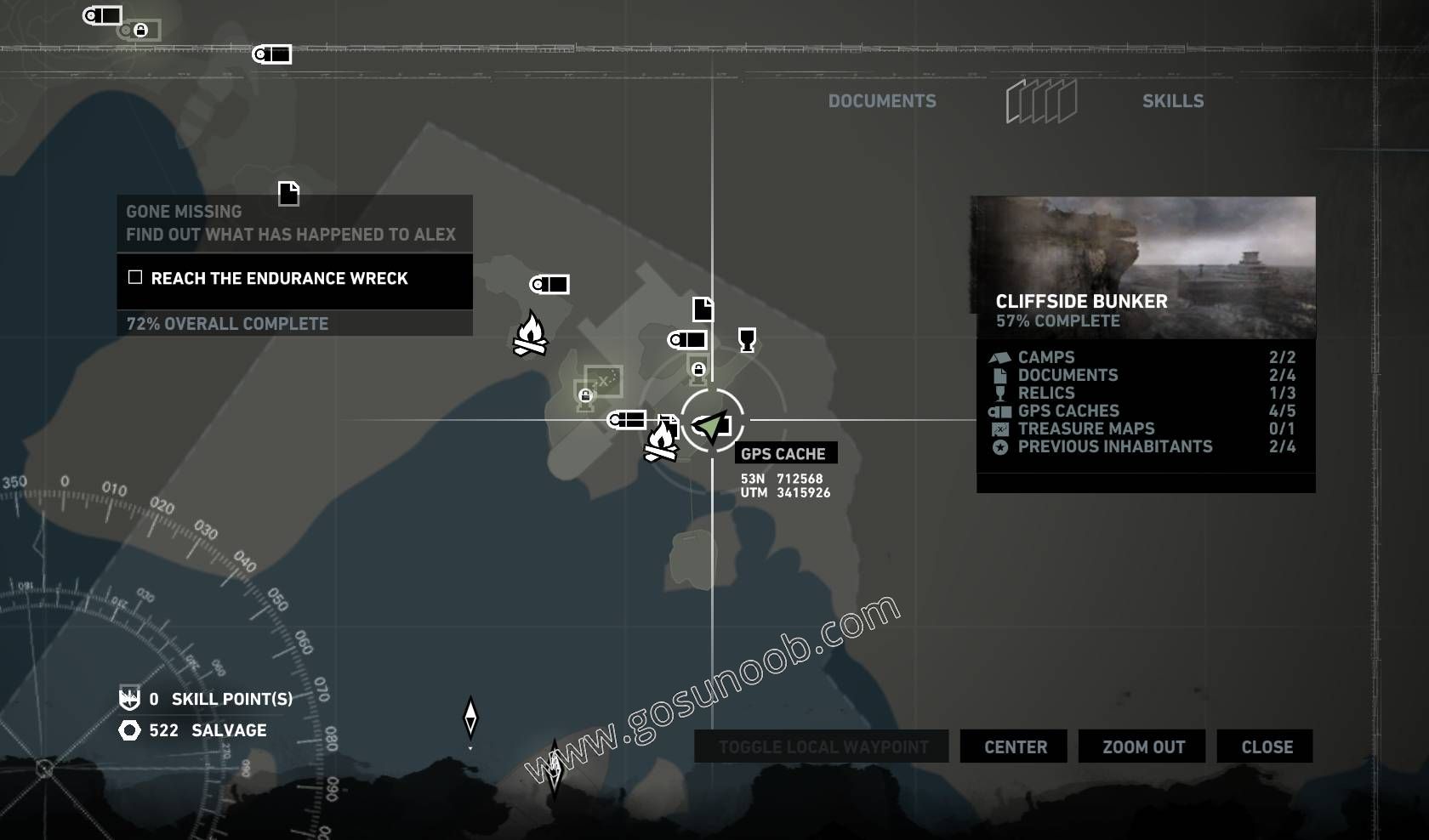Select the relic goblet marker on the map
This screenshot has width=1429, height=840.
tap(747, 342)
